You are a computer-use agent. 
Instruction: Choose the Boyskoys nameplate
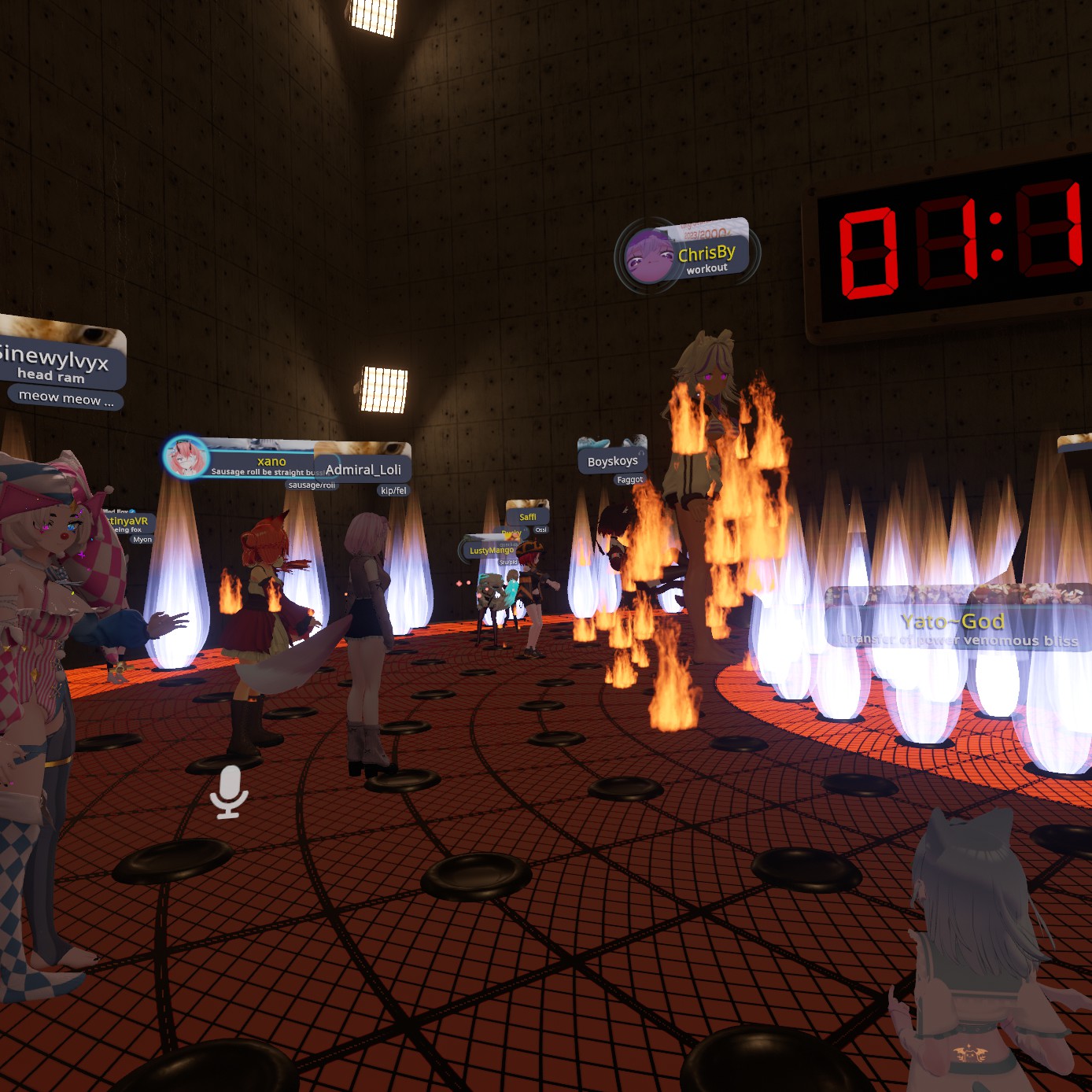click(612, 461)
